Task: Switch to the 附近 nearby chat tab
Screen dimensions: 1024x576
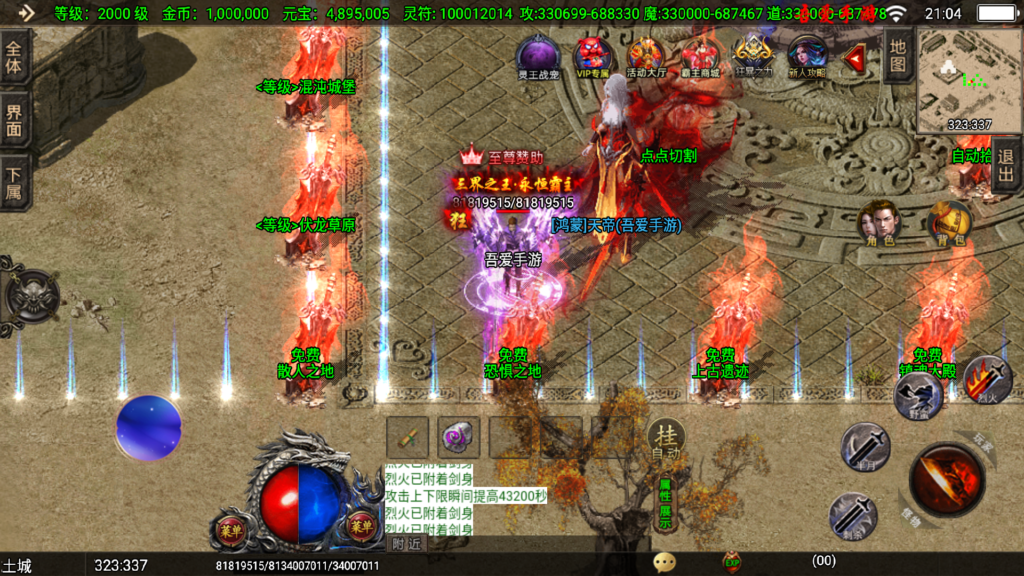Action: click(406, 544)
